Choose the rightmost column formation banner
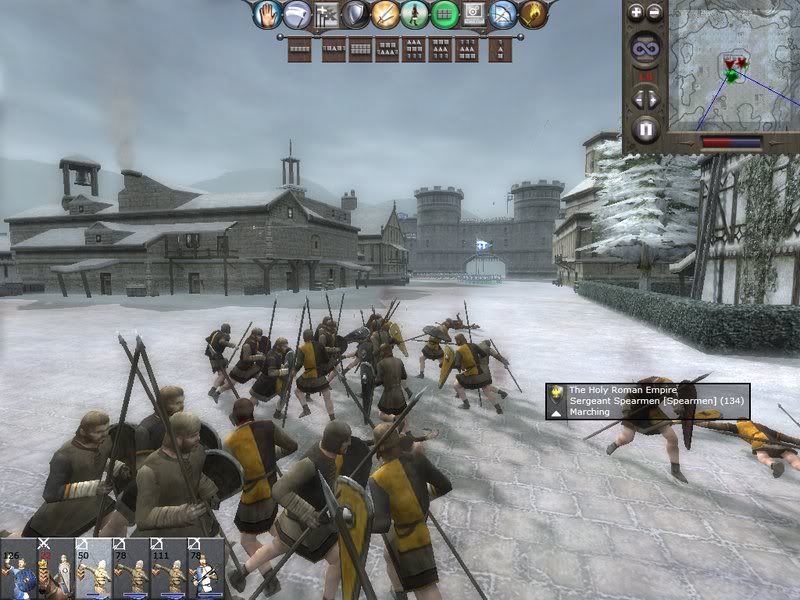800x600 pixels. [x=500, y=49]
